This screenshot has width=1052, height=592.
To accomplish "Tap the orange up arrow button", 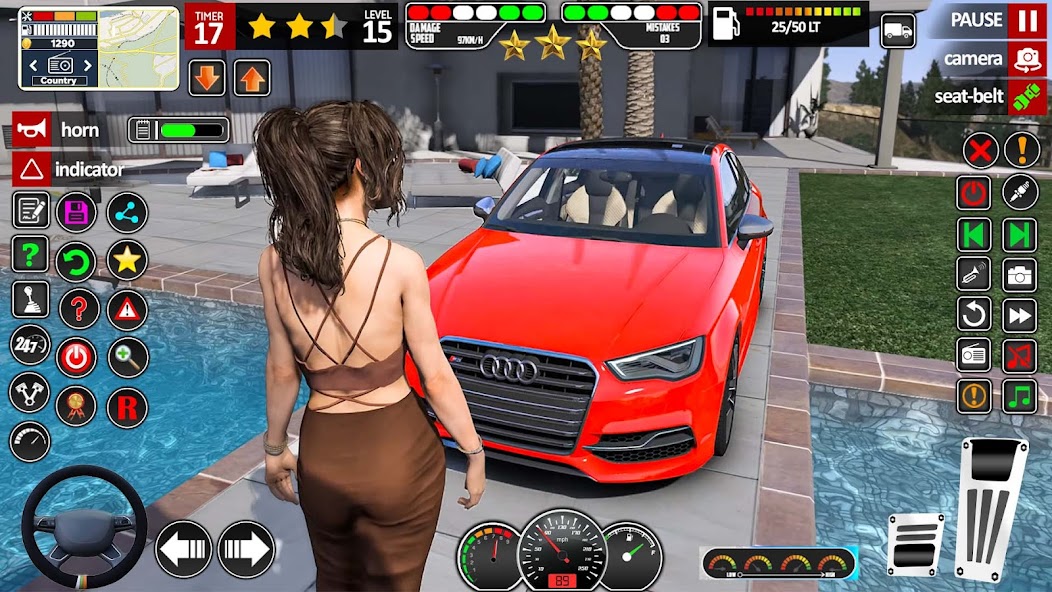I will coord(252,78).
